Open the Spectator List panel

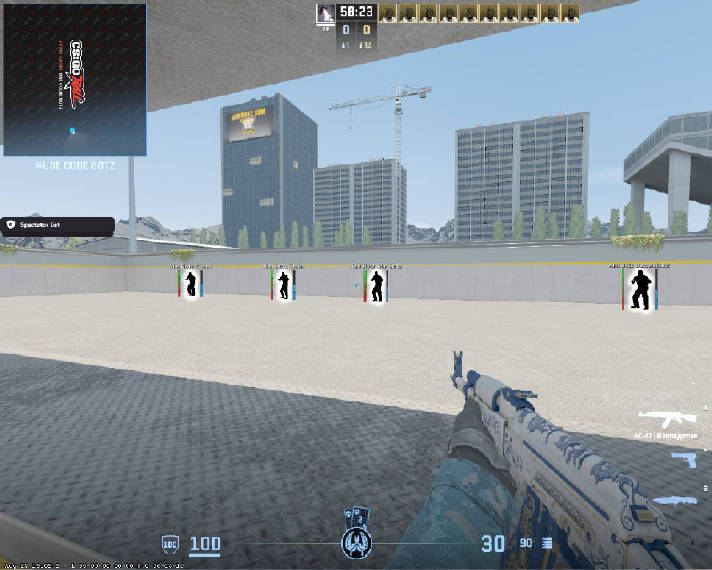tap(50, 226)
